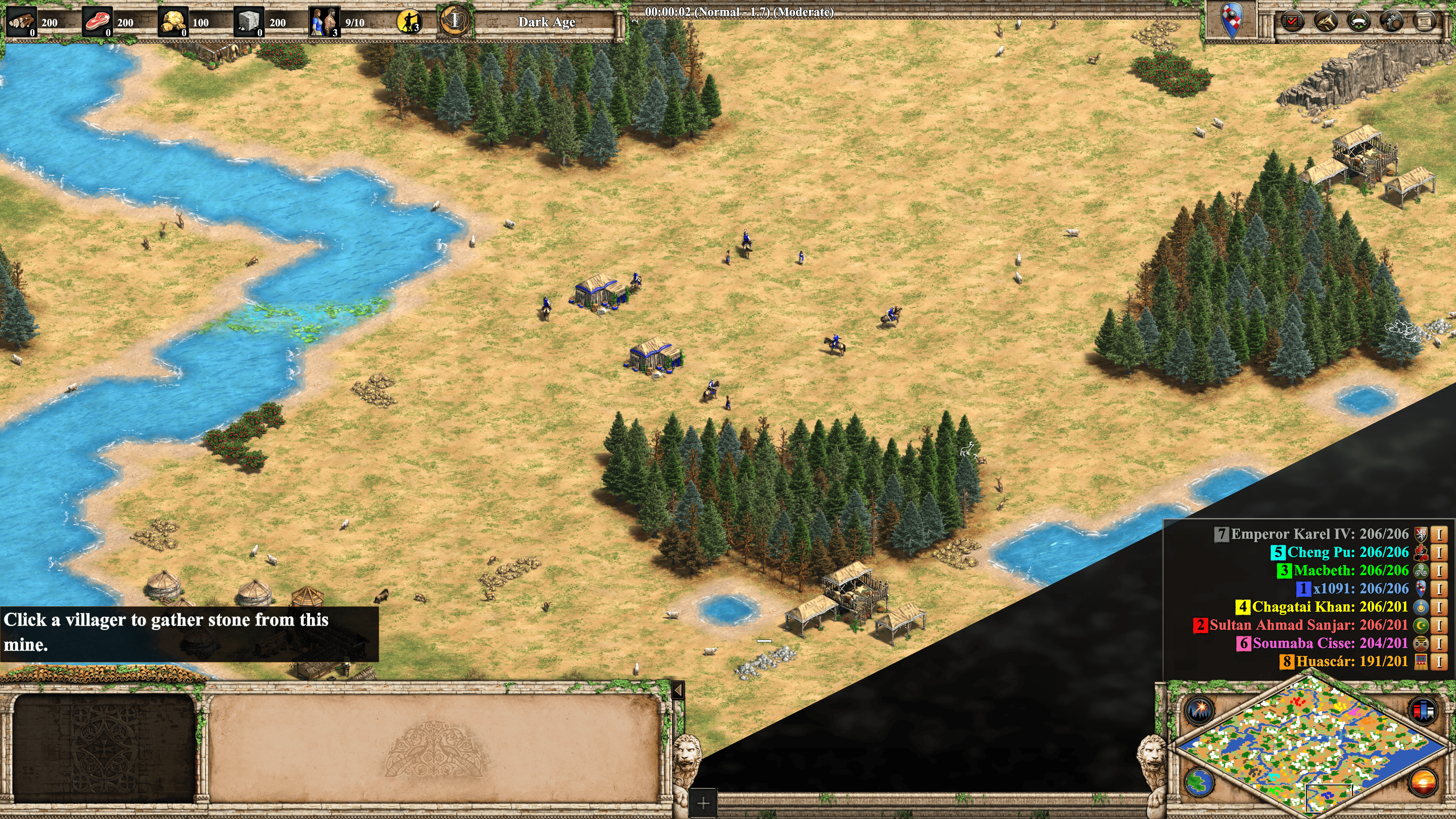Activate the flare signal button by the minimap
The height and width of the screenshot is (819, 1456).
[1199, 710]
